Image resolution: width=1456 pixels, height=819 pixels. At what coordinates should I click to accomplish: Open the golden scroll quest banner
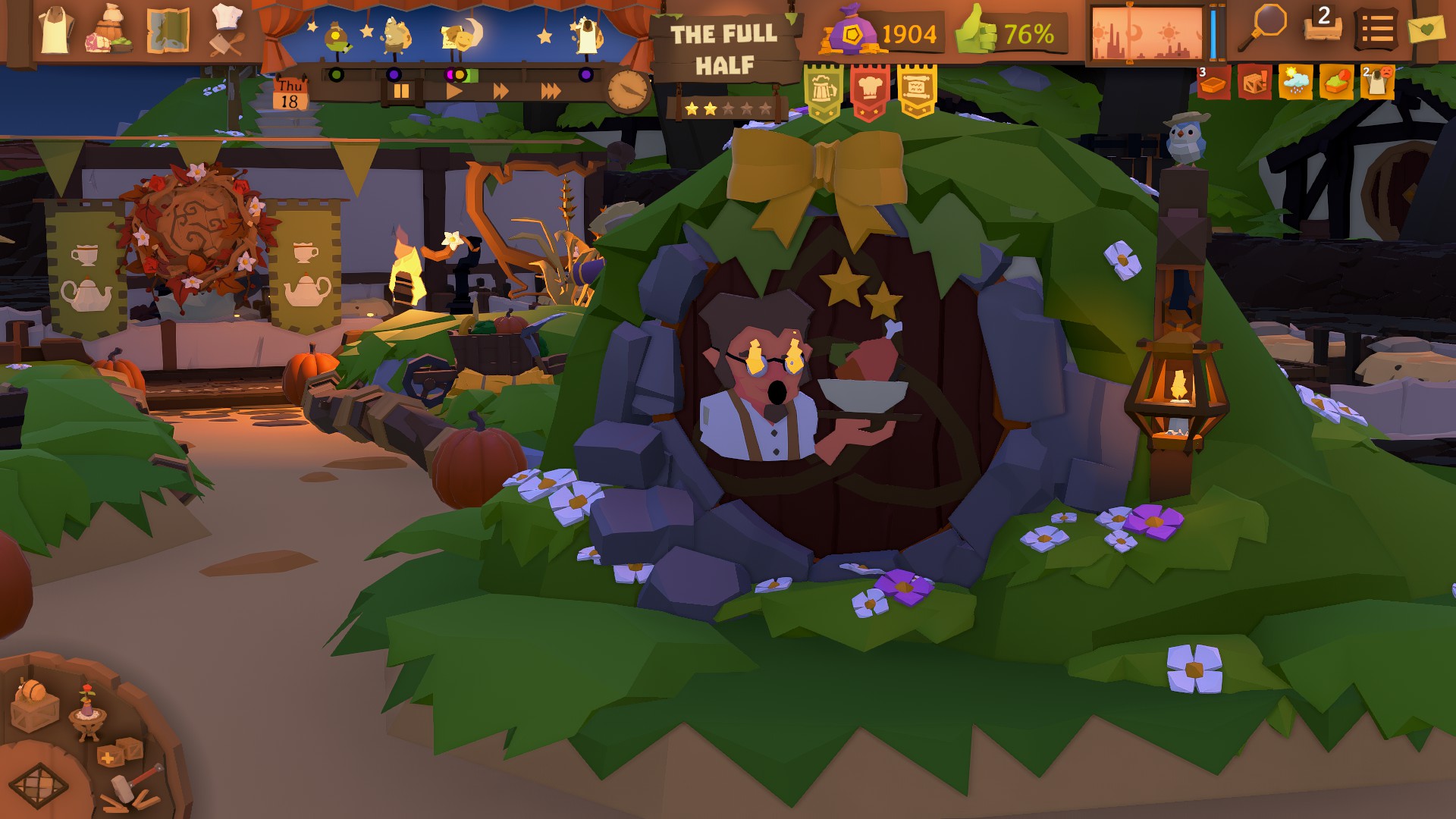tap(918, 85)
